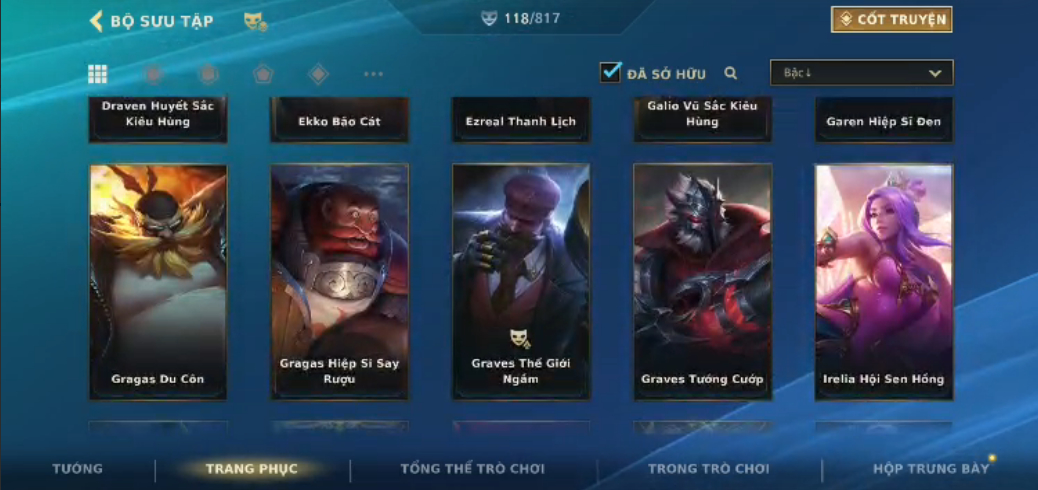The width and height of the screenshot is (1038, 490).
Task: Pick the Graves Tướng Cướp skin card
Action: click(x=702, y=282)
